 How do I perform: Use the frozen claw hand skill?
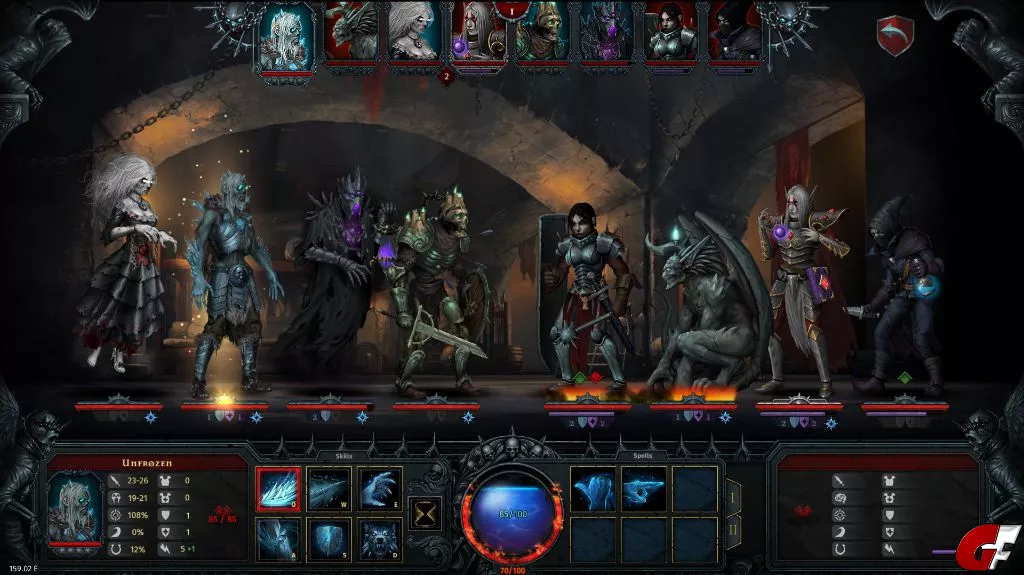380,489
